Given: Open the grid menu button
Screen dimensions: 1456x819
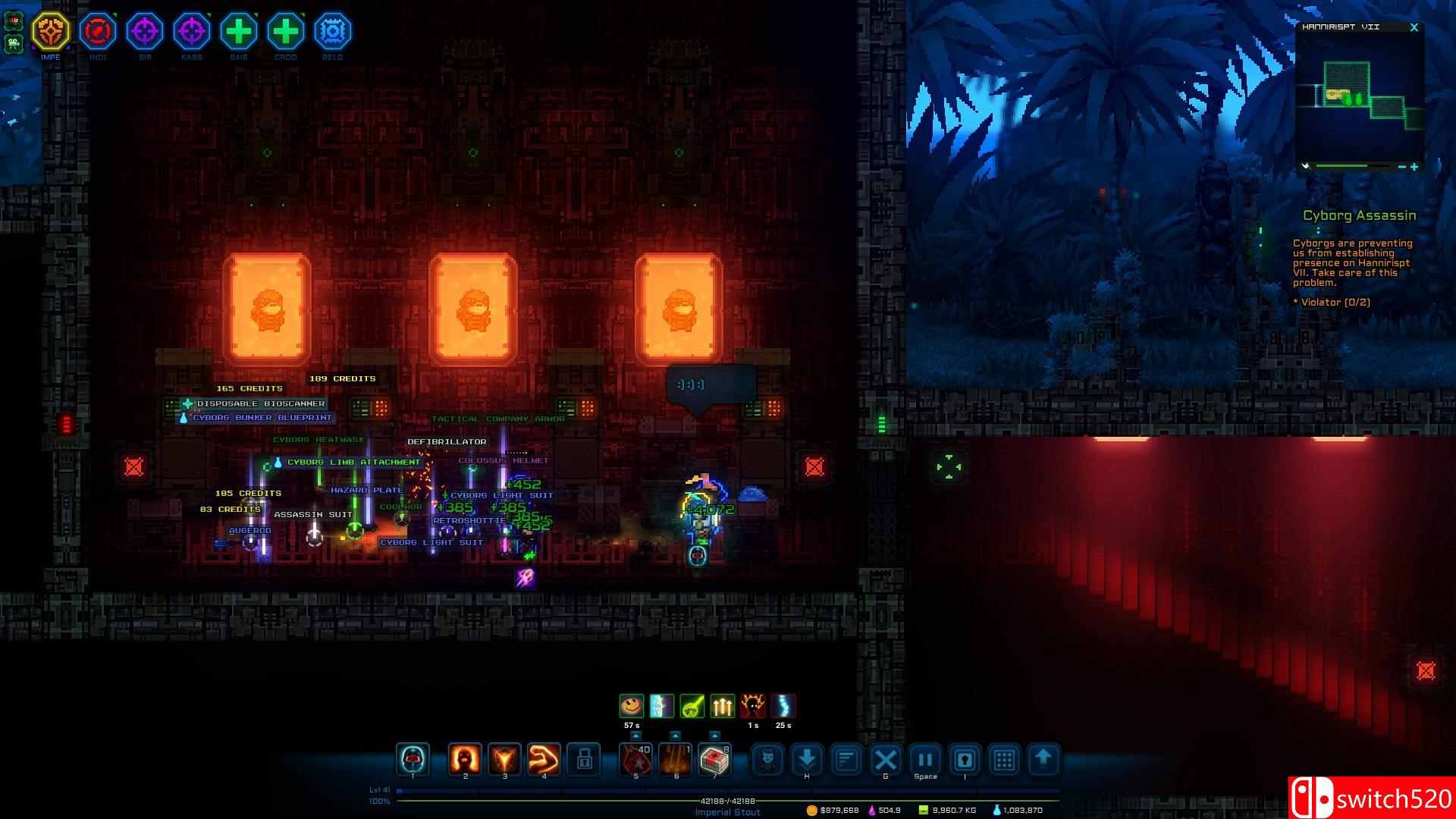Looking at the screenshot, I should (x=1004, y=759).
